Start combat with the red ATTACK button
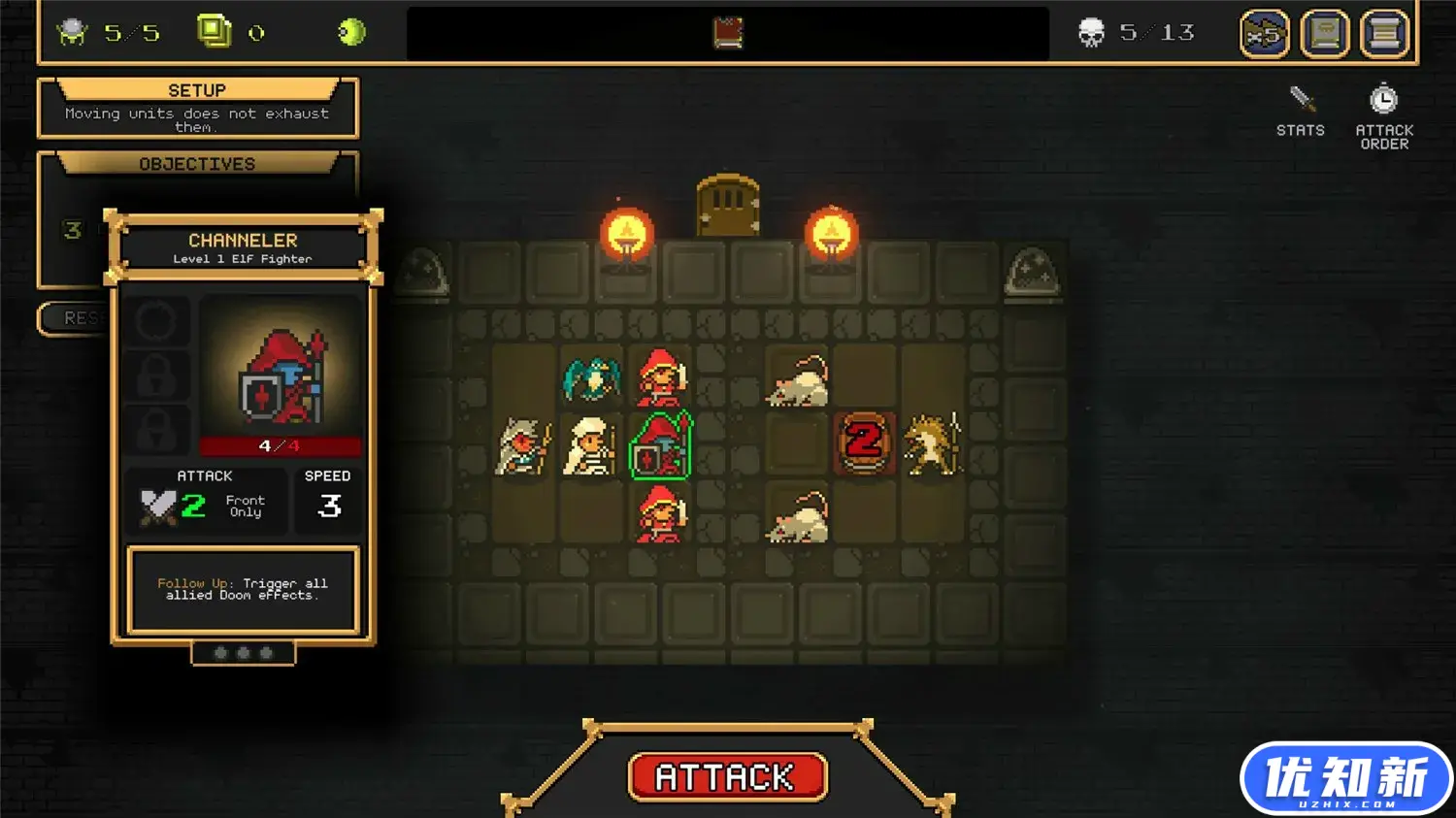Image resolution: width=1456 pixels, height=818 pixels. pyautogui.click(x=727, y=777)
